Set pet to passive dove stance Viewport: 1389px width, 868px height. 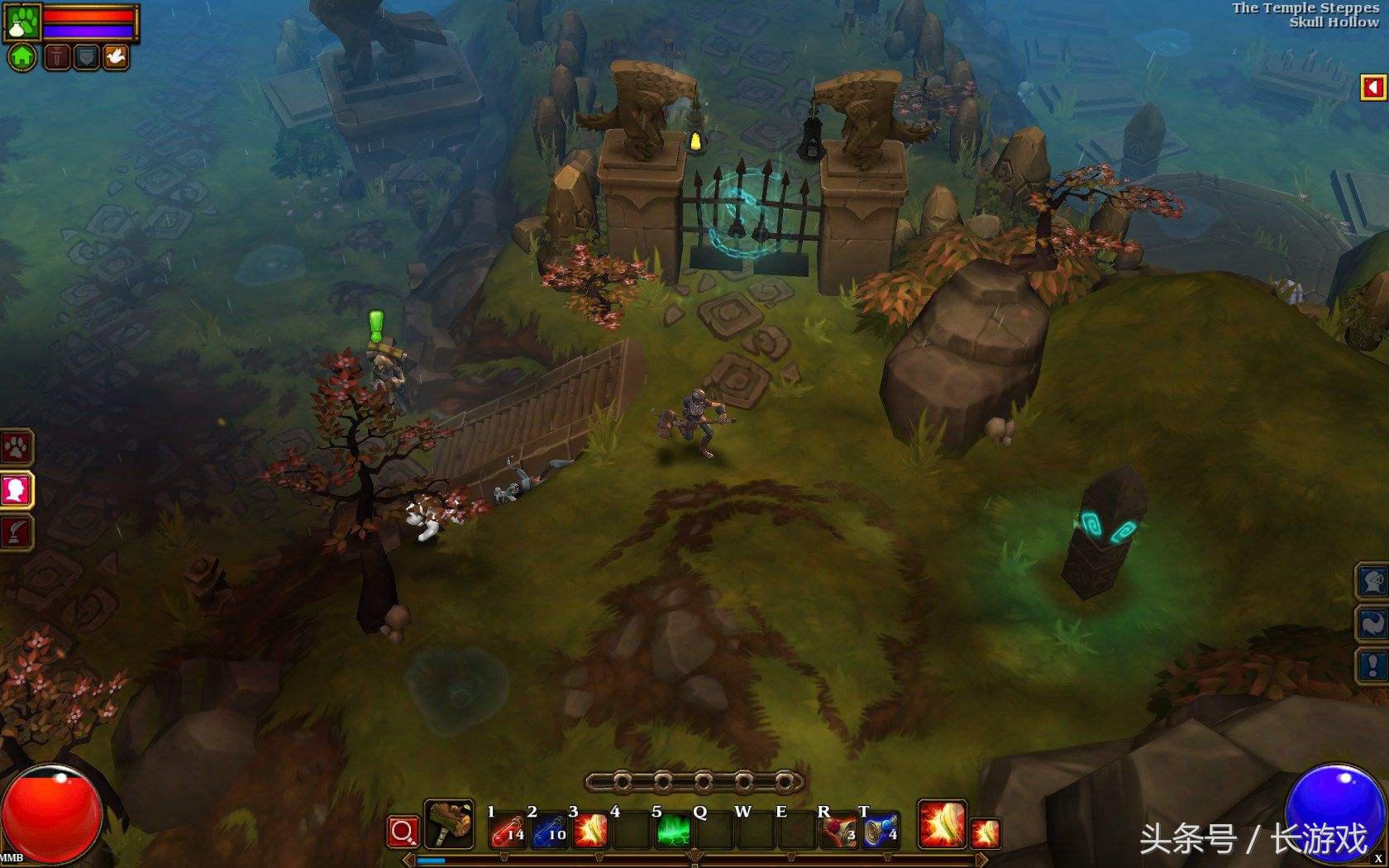click(115, 57)
